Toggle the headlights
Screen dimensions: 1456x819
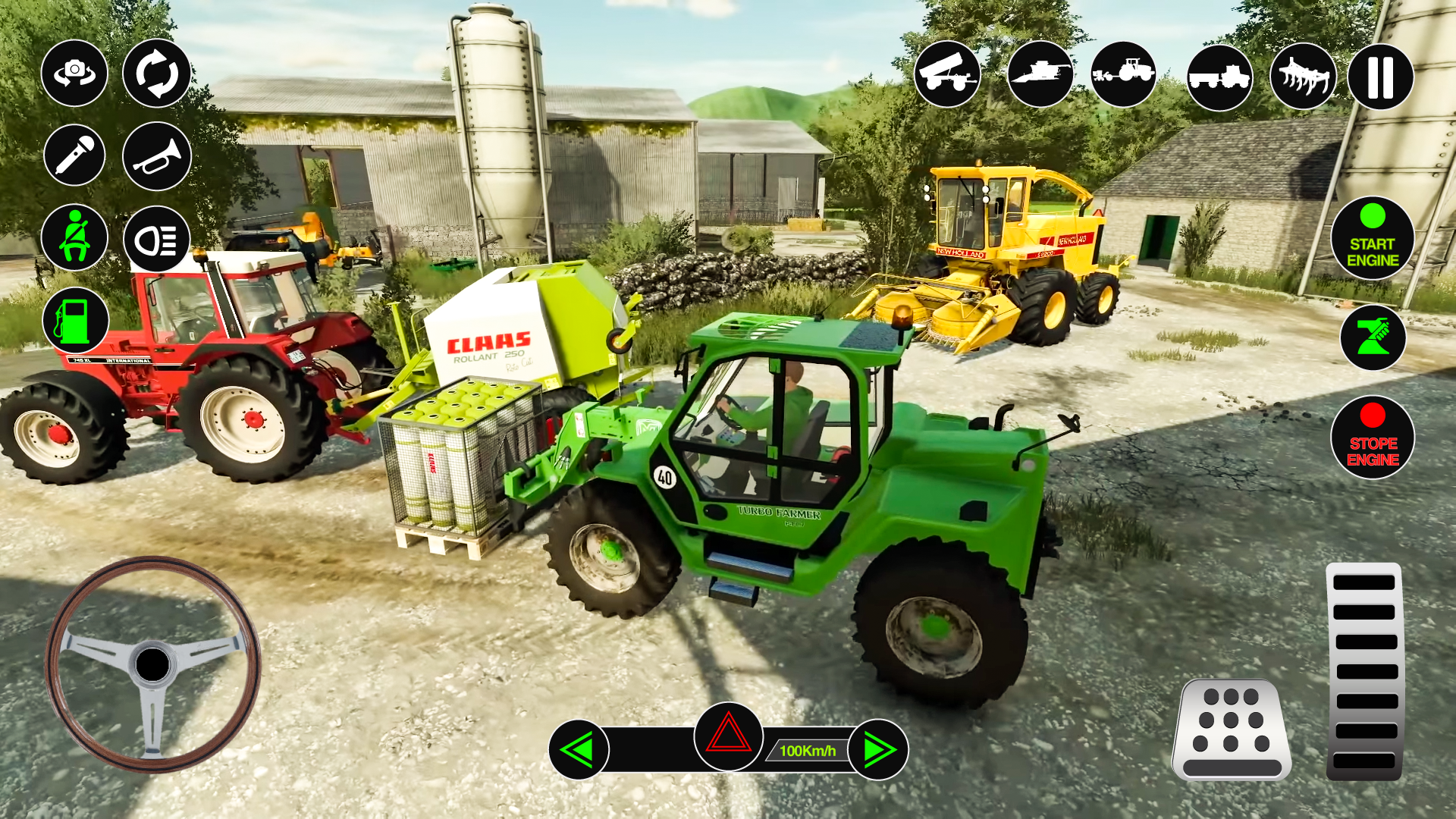click(x=156, y=239)
